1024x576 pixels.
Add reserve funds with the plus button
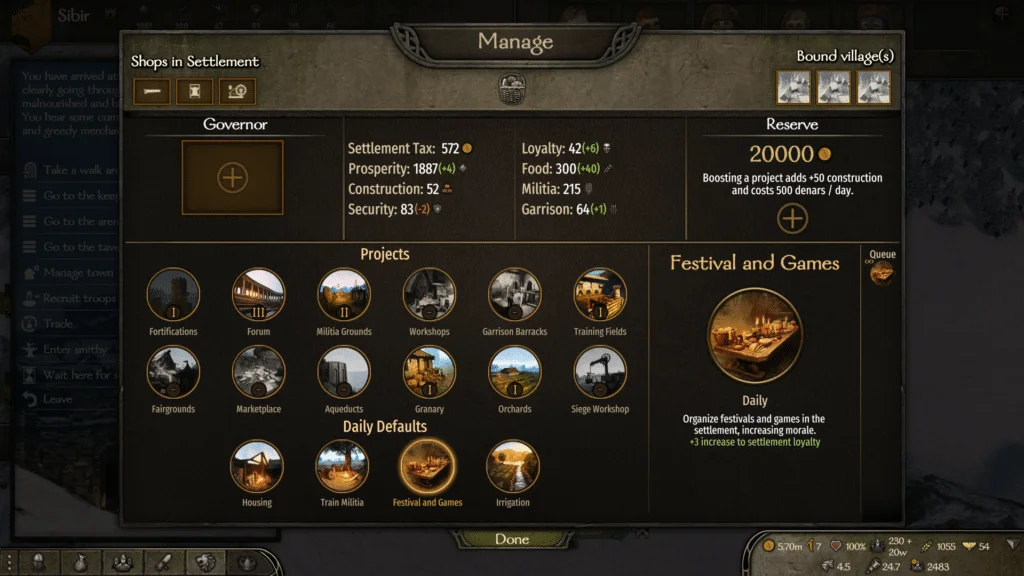click(x=792, y=218)
